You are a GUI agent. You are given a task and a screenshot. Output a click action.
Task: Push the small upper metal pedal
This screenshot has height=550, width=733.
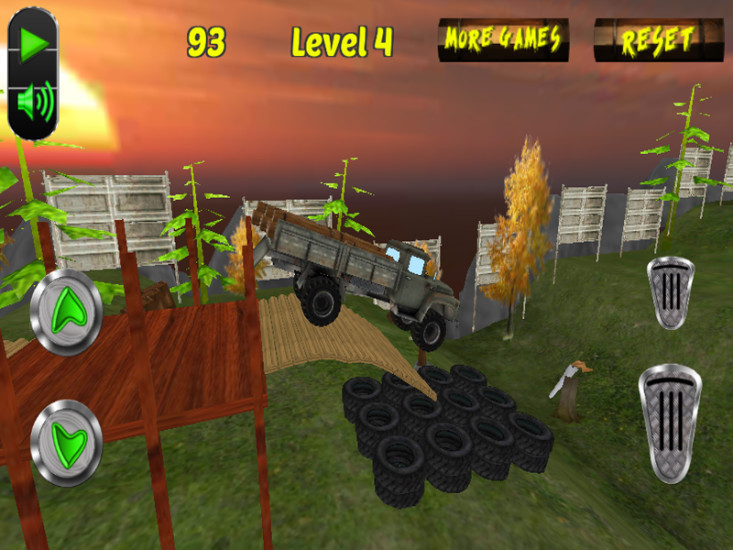pyautogui.click(x=672, y=292)
